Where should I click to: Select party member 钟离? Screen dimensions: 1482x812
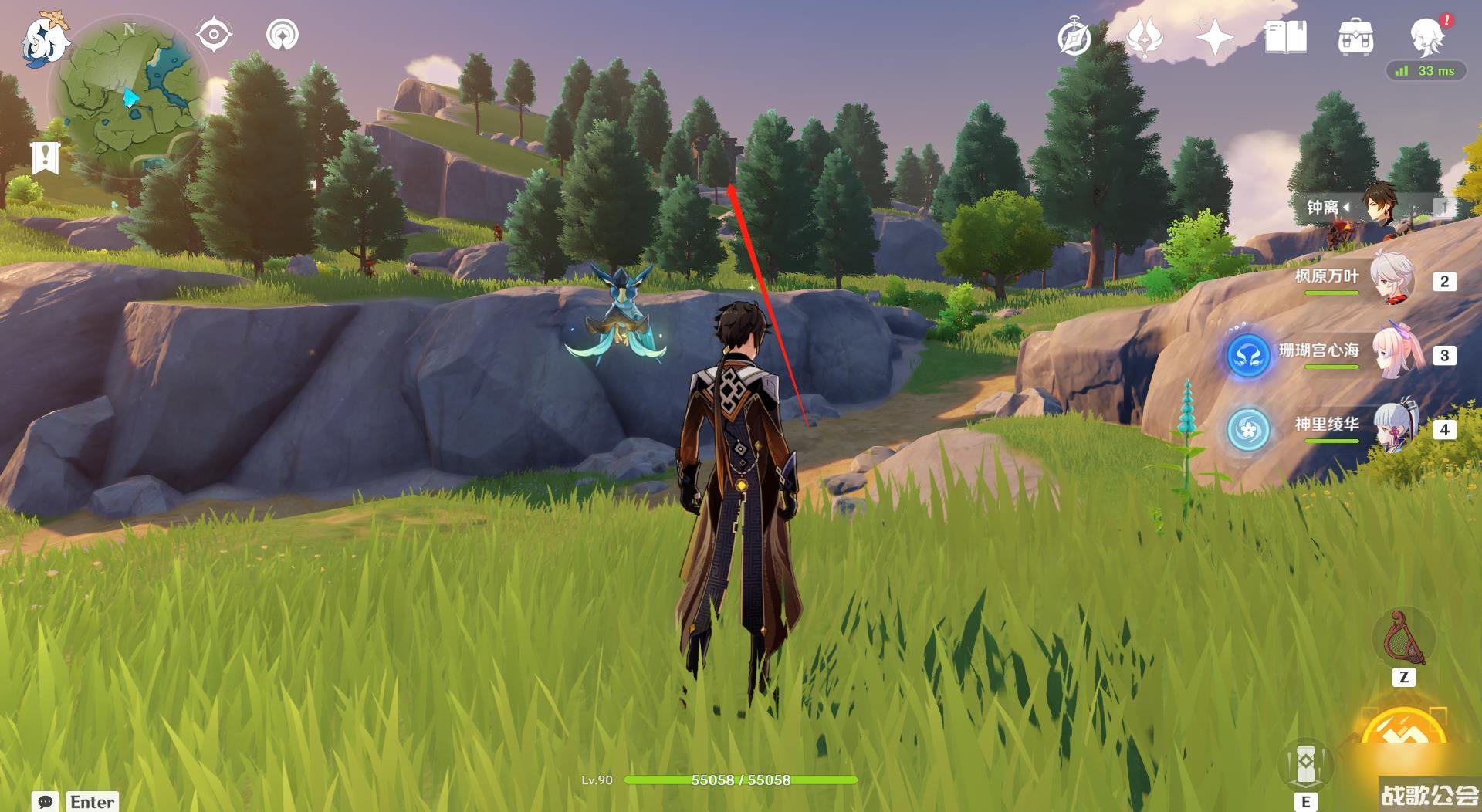click(x=1378, y=207)
